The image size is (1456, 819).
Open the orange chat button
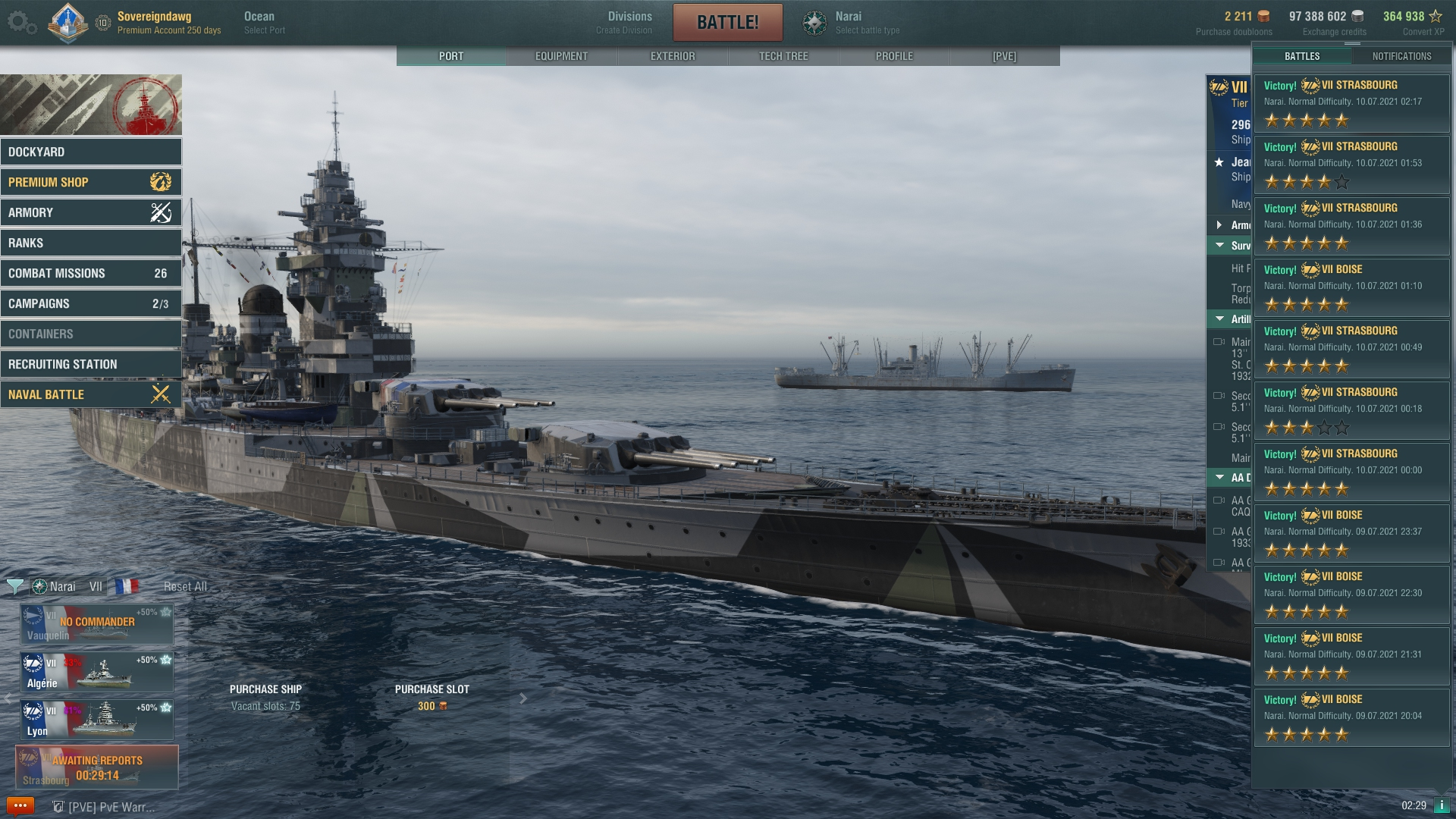[20, 806]
